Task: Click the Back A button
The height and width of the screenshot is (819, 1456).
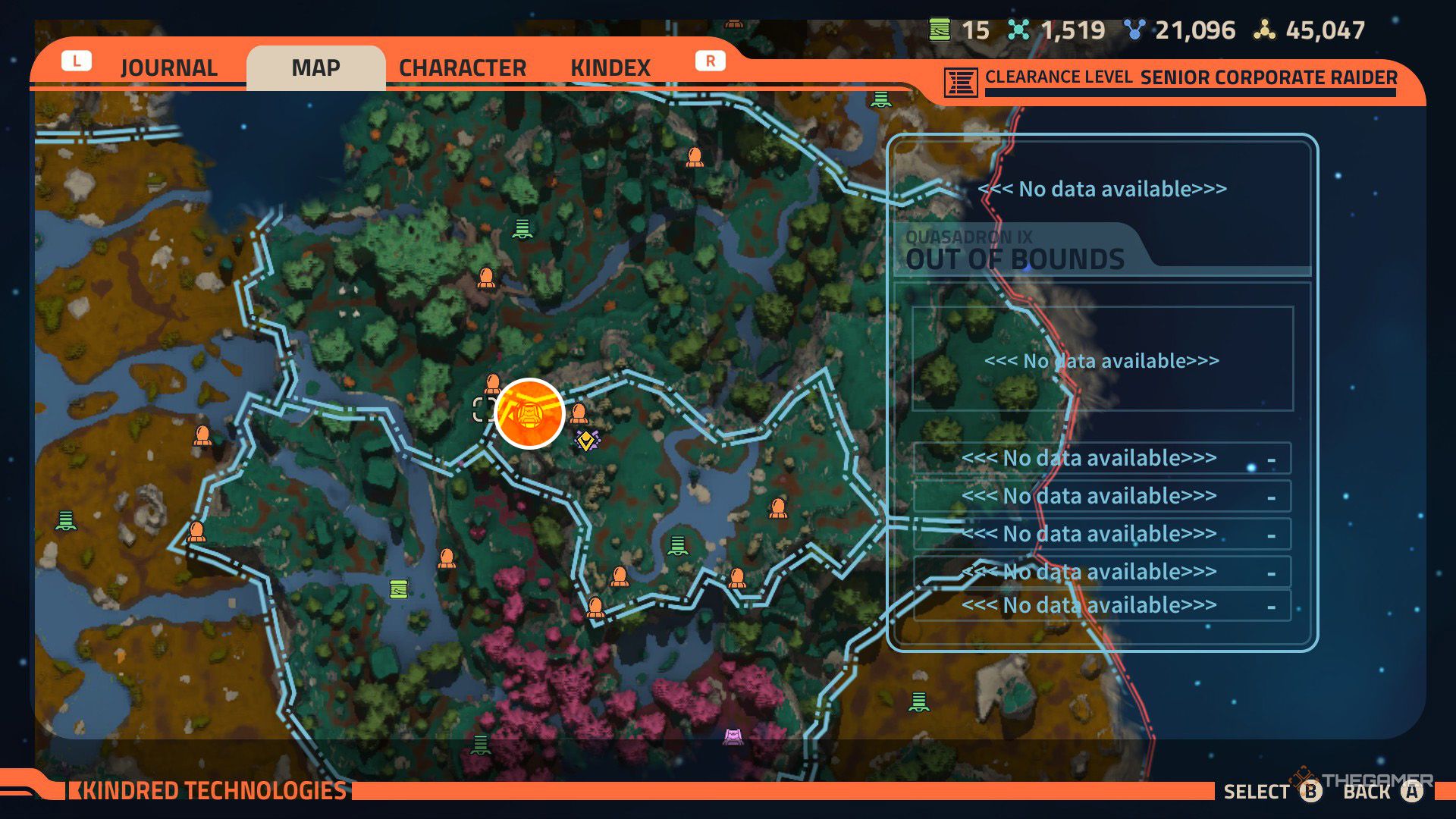Action: coord(1410,792)
